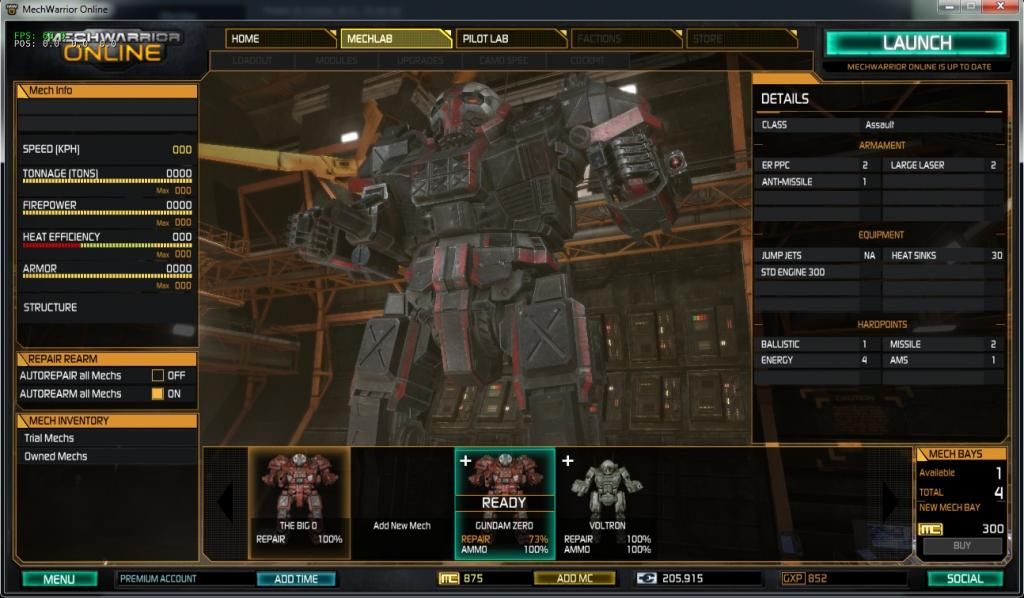The height and width of the screenshot is (598, 1024).
Task: Choose the Add New Mech slot
Action: tap(402, 526)
